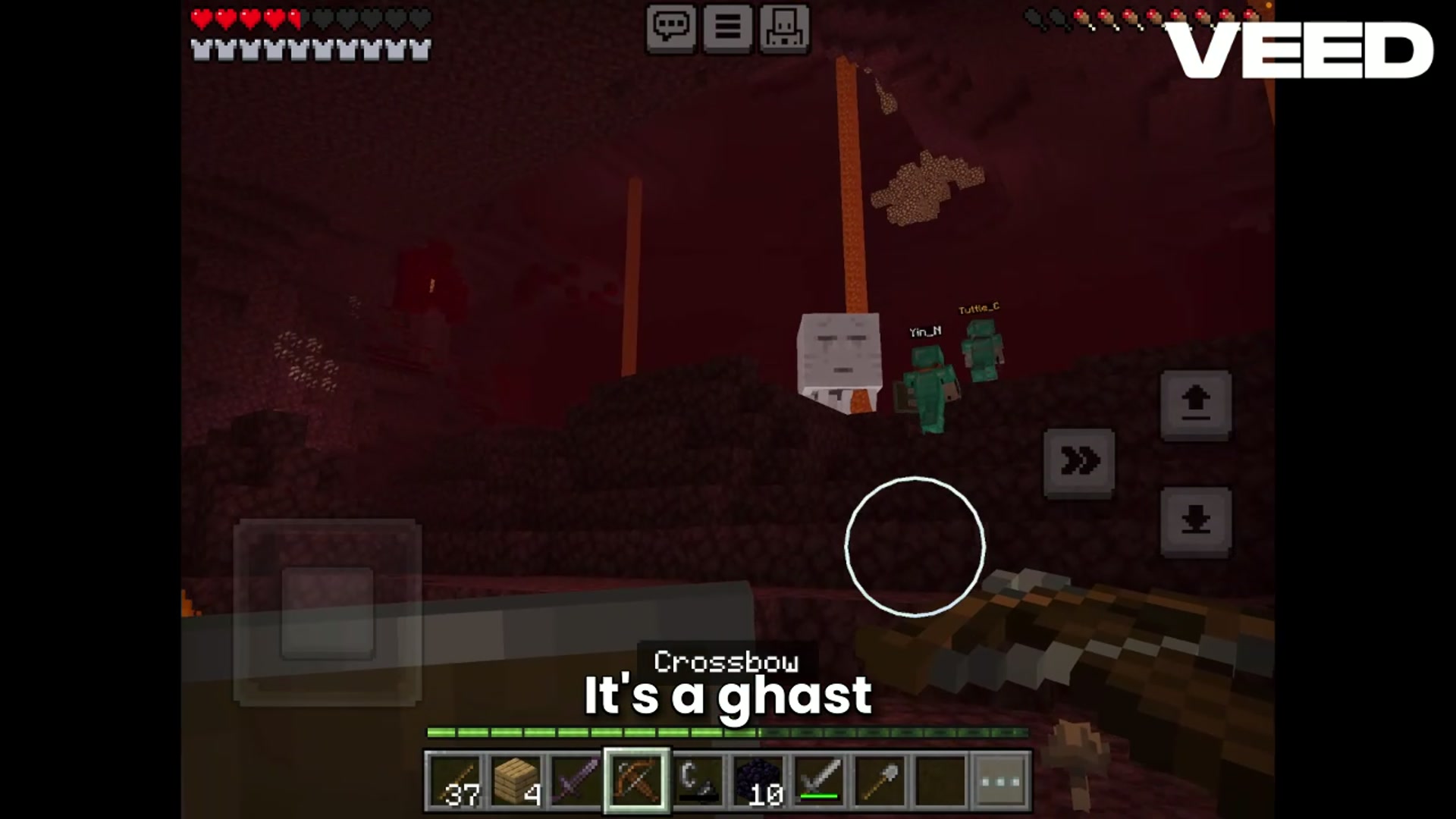
Task: Select the wooden planks stack of 4
Action: pyautogui.click(x=517, y=779)
